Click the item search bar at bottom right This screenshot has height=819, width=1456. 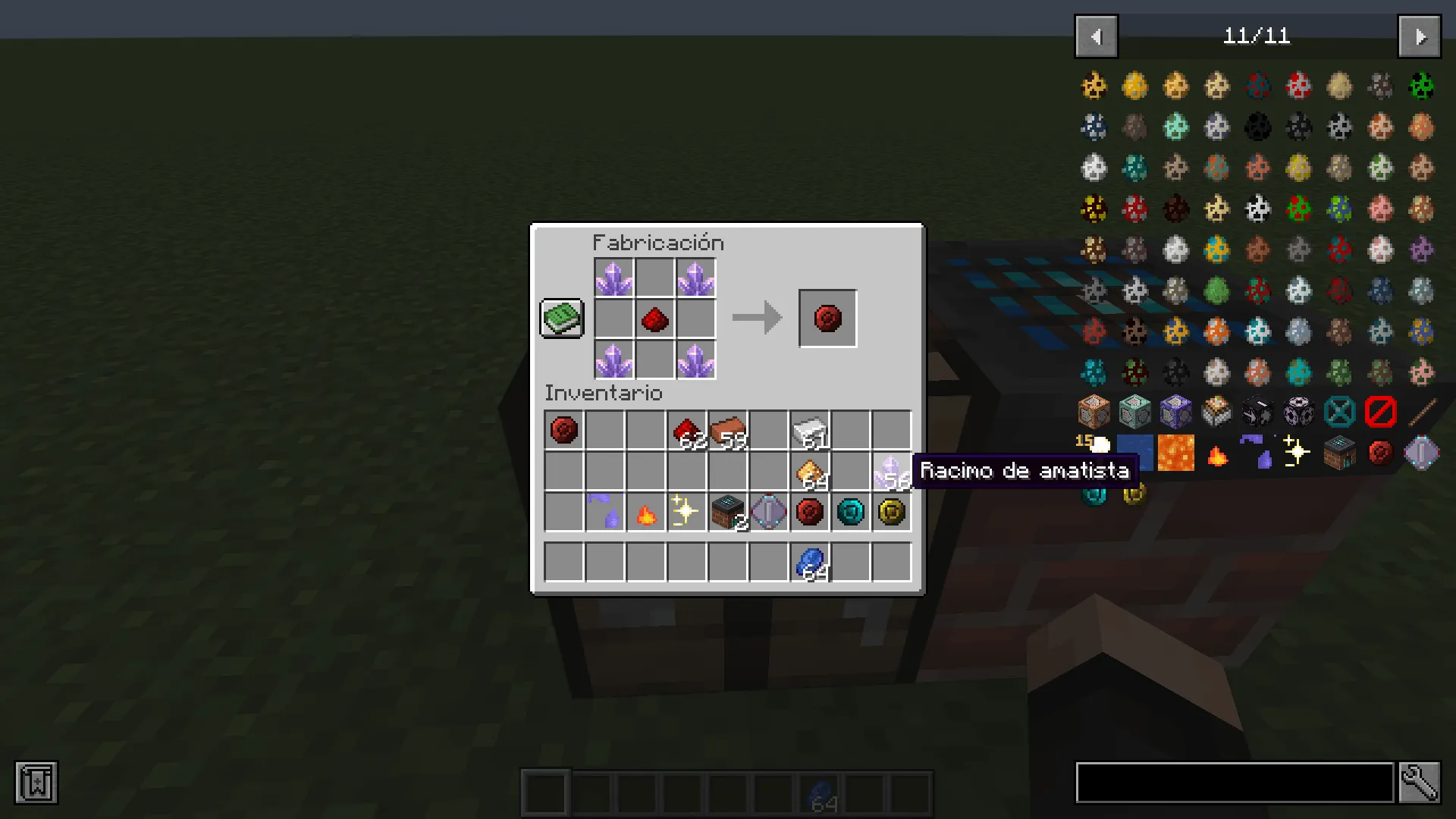1236,783
